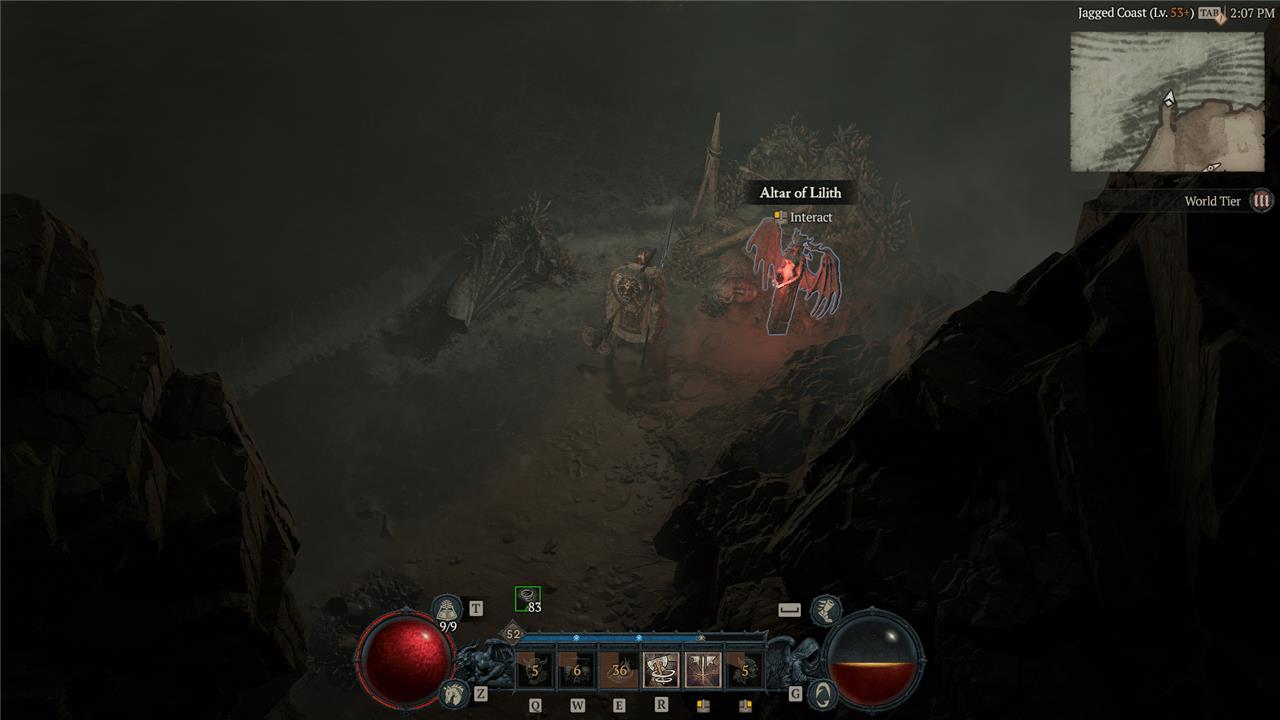Summon the mount via horse head icon
1280x720 pixels.
coord(452,692)
